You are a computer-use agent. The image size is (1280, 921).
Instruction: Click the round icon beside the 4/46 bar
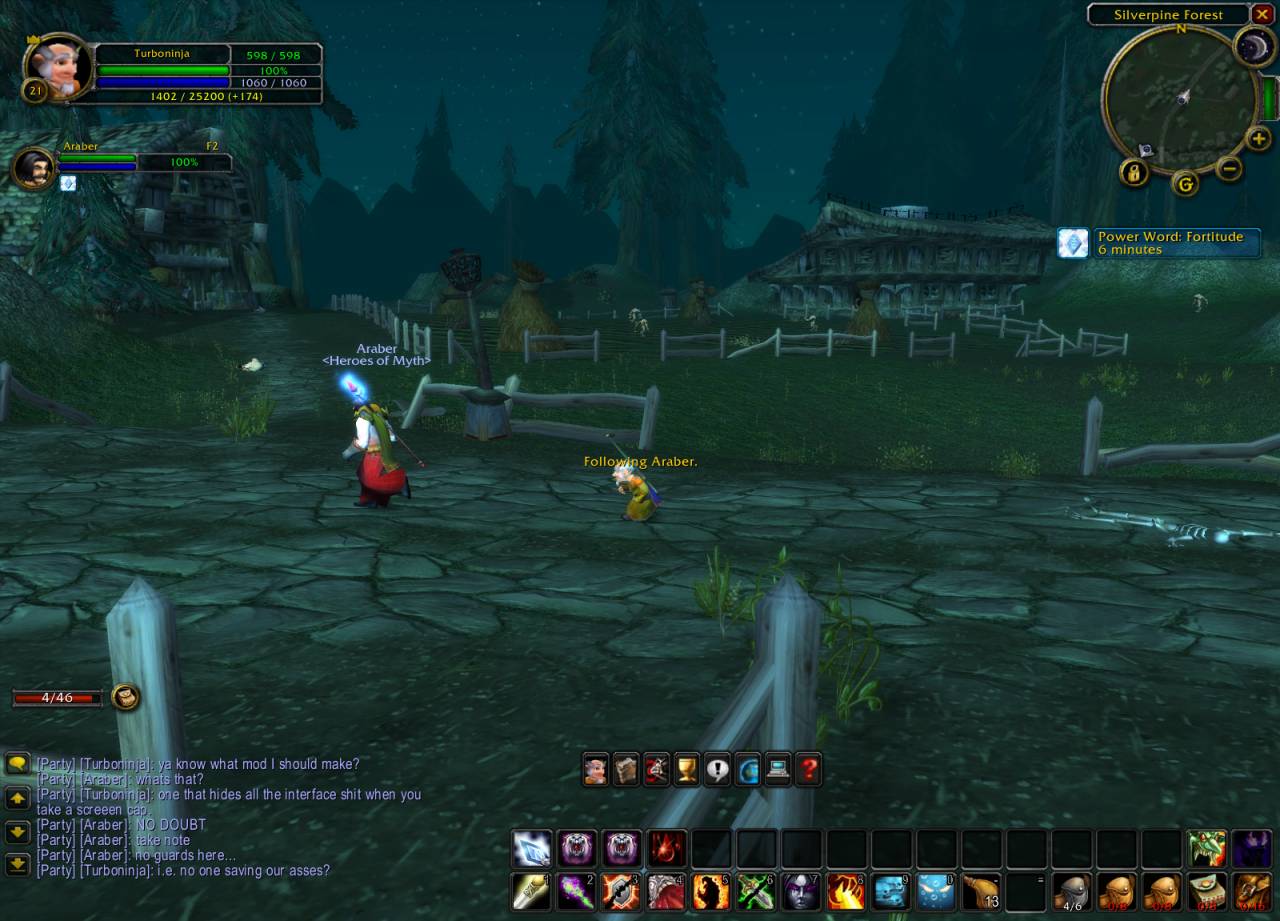126,698
